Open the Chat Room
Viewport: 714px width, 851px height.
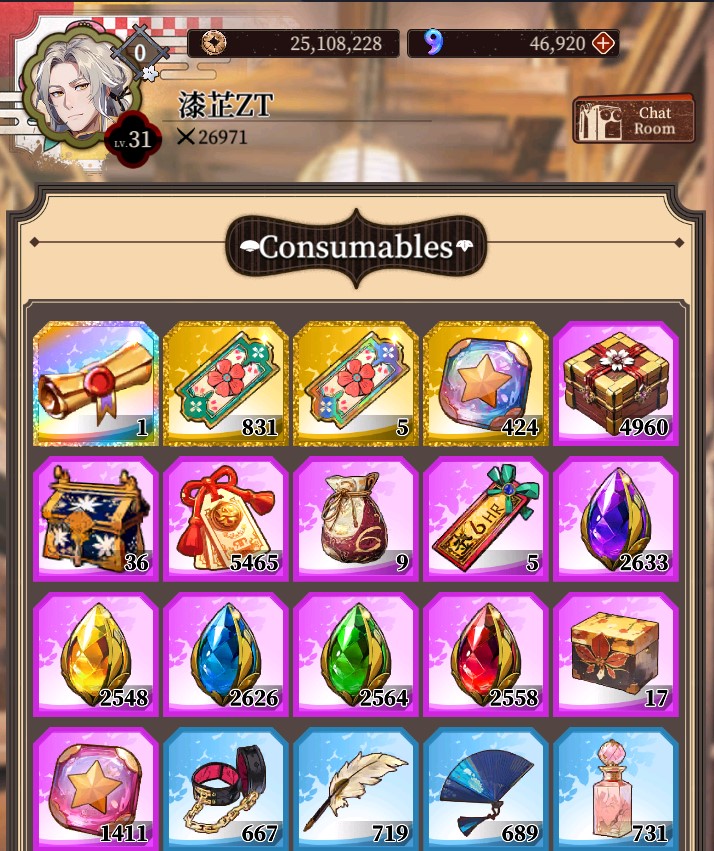click(633, 121)
